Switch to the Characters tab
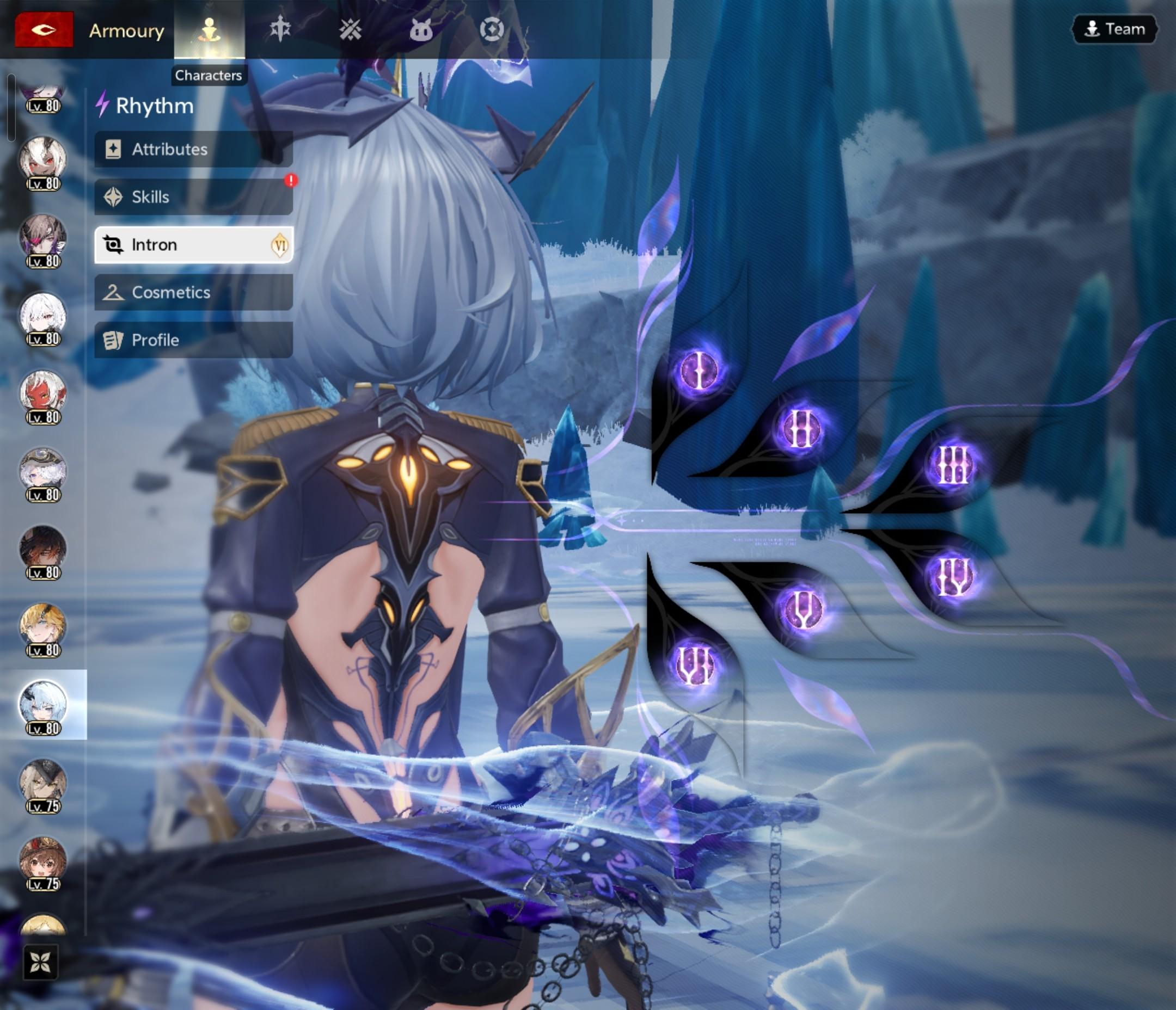Viewport: 1176px width, 1010px height. 209,29
